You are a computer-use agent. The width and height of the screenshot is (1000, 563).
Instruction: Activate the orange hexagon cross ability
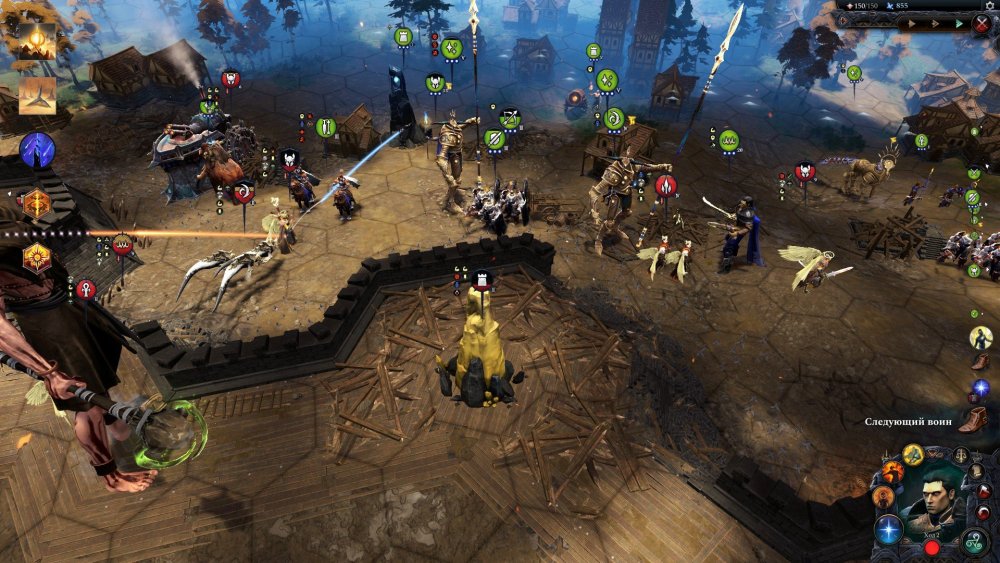(37, 204)
